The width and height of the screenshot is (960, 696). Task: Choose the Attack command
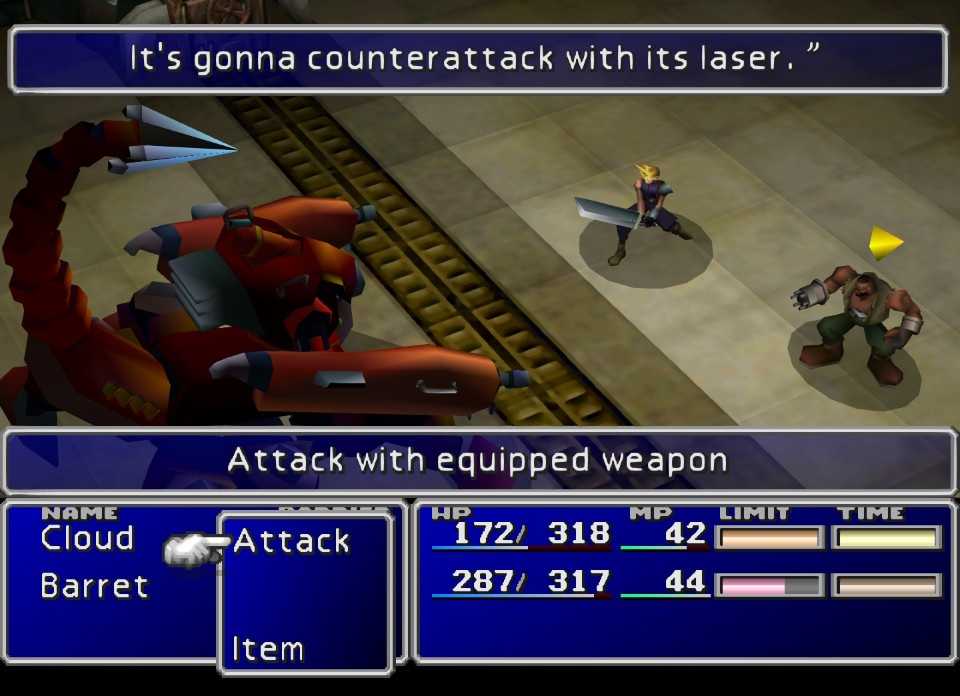tap(291, 542)
